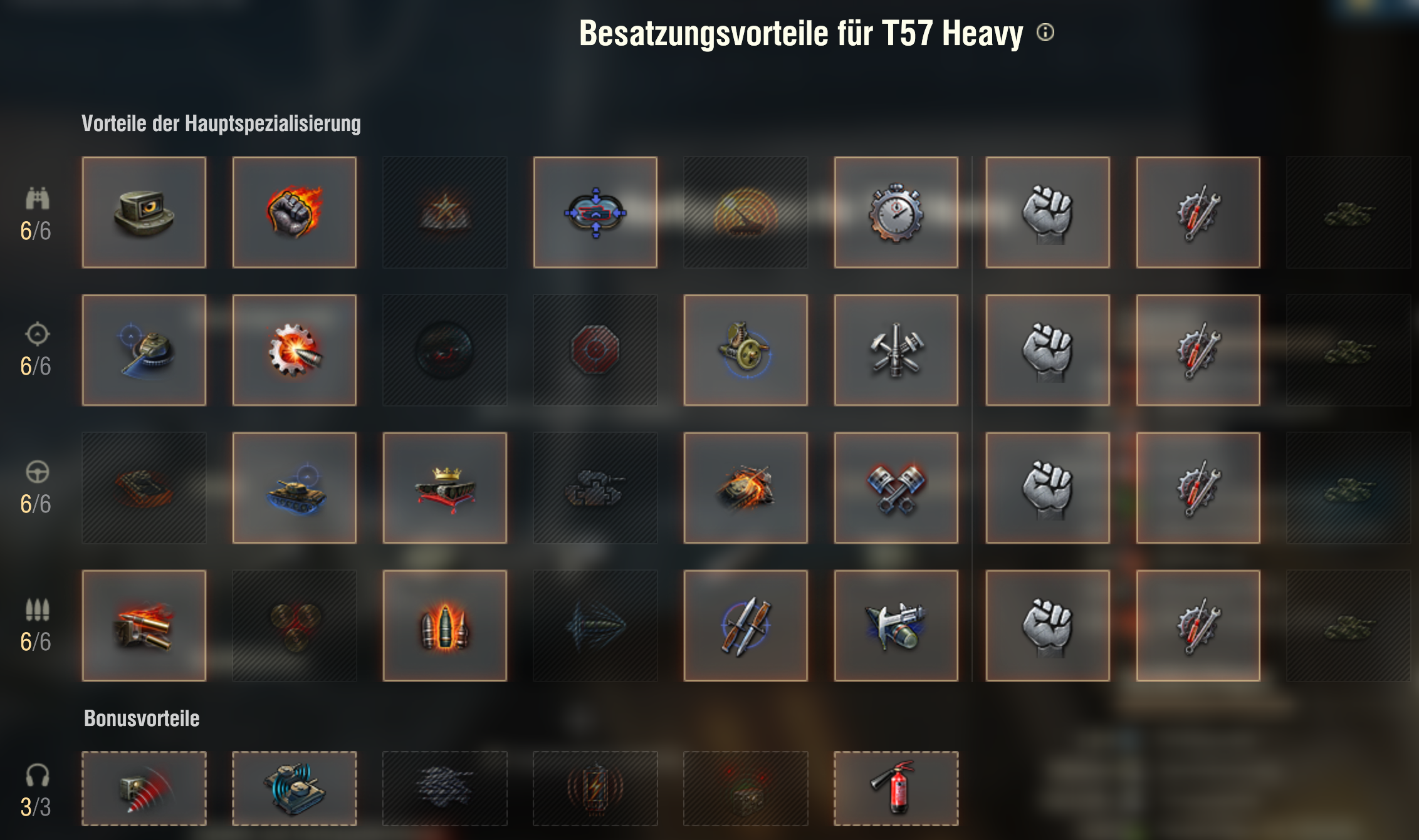Choose the exploding gear and shell perk
Image resolution: width=1419 pixels, height=840 pixels.
pos(294,350)
